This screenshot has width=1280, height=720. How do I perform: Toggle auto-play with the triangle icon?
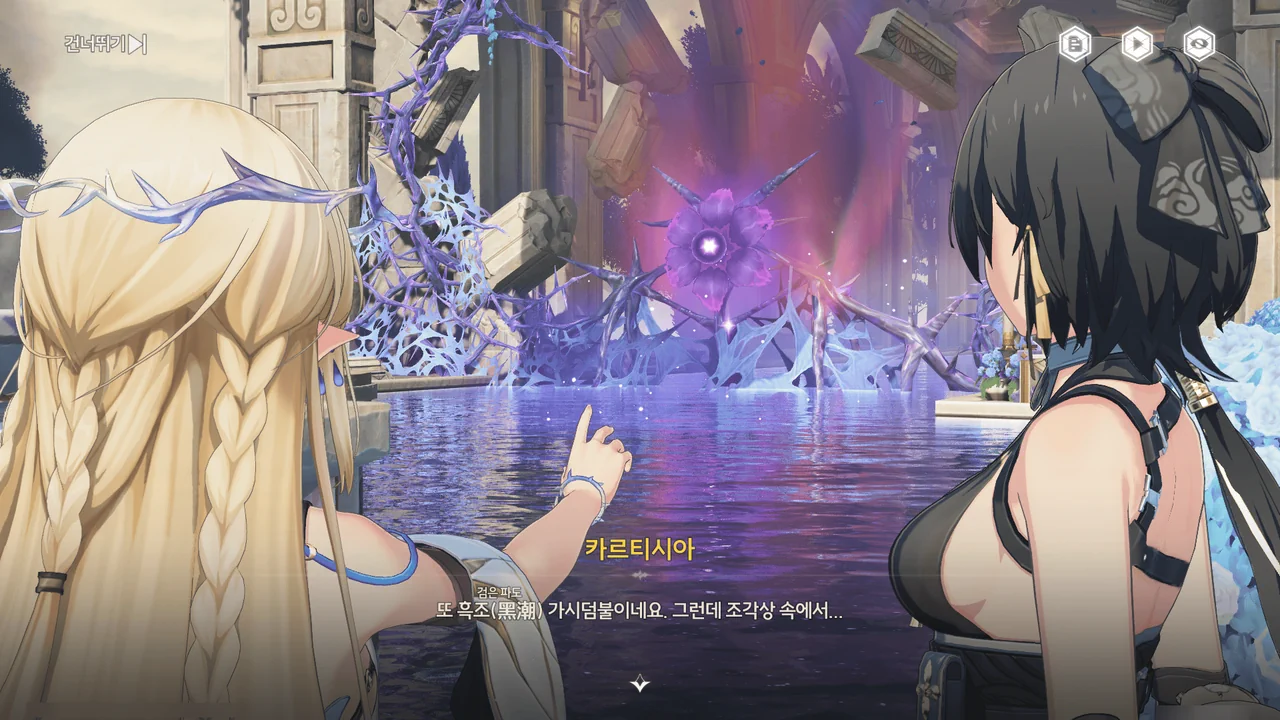1137,43
